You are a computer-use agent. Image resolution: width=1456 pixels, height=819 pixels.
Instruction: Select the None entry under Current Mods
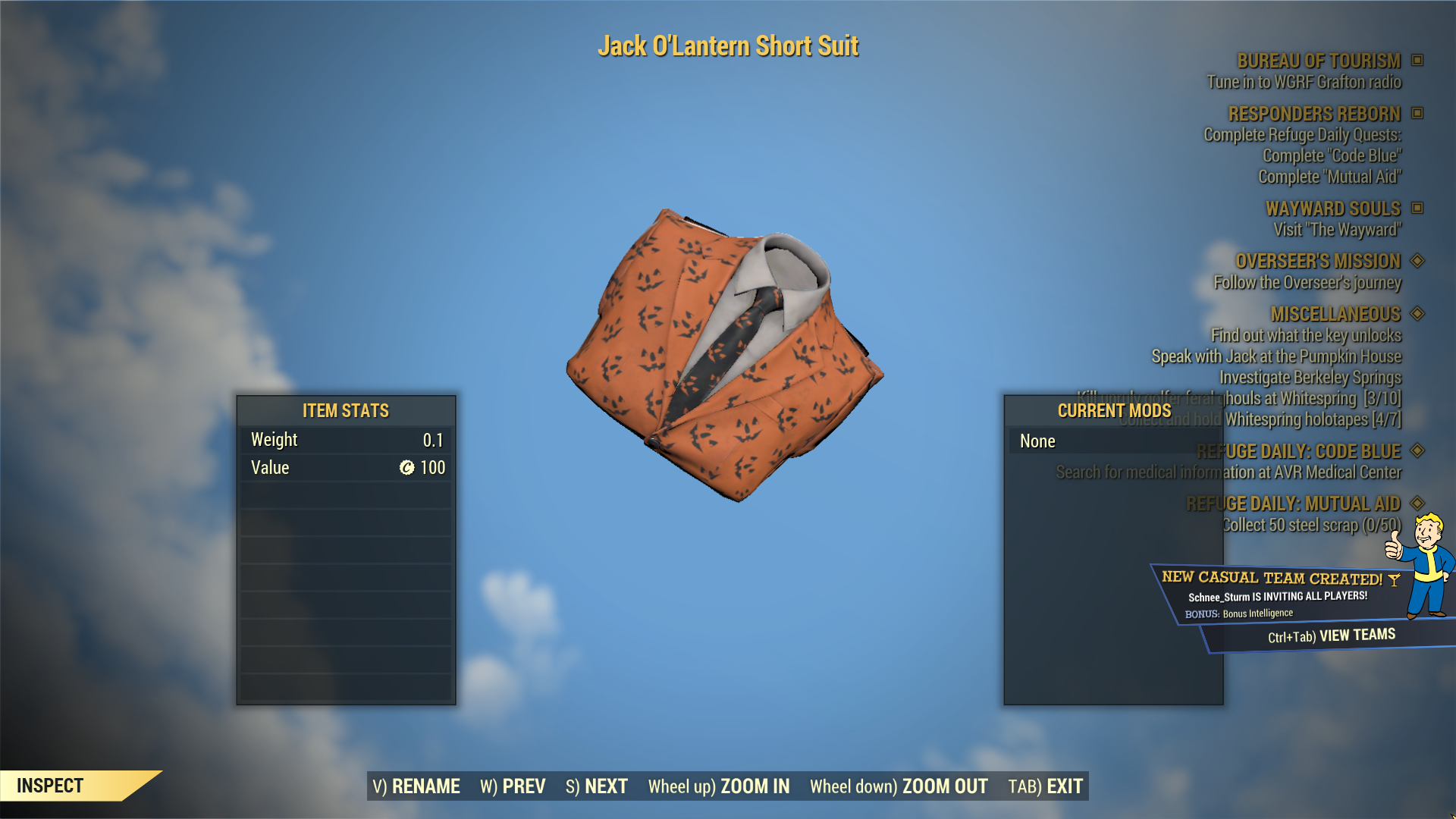point(1037,441)
